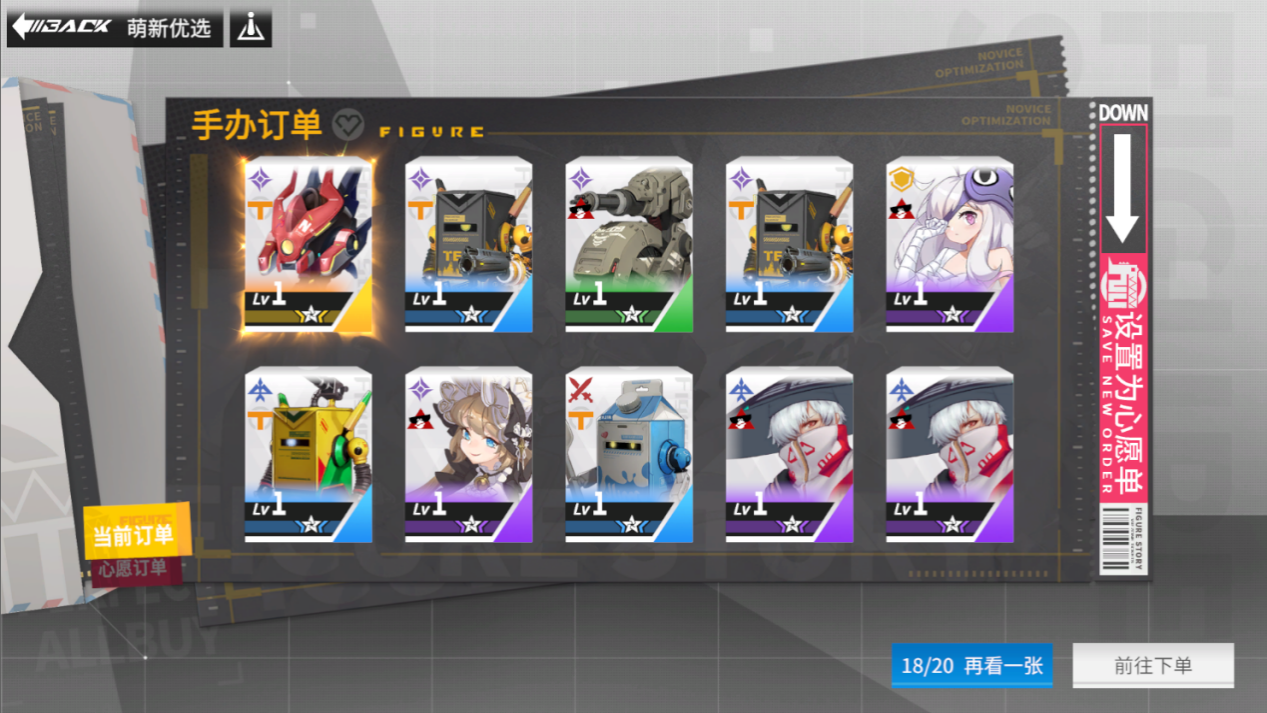Confirm with the 前往下单 button
Viewport: 1267px width, 713px height.
click(1153, 665)
